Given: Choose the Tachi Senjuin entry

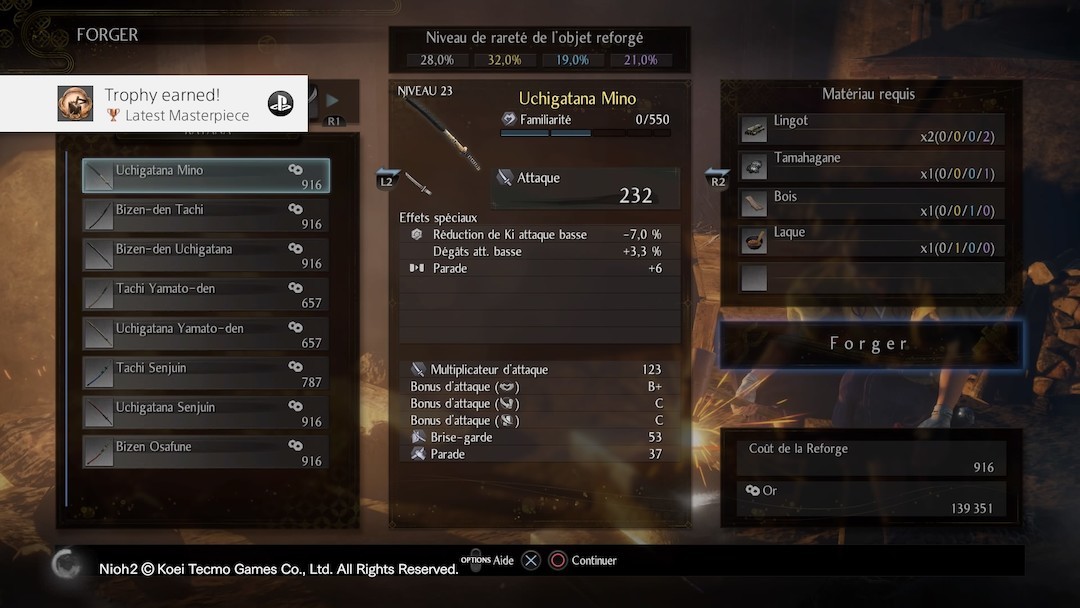Looking at the screenshot, I should tap(205, 374).
